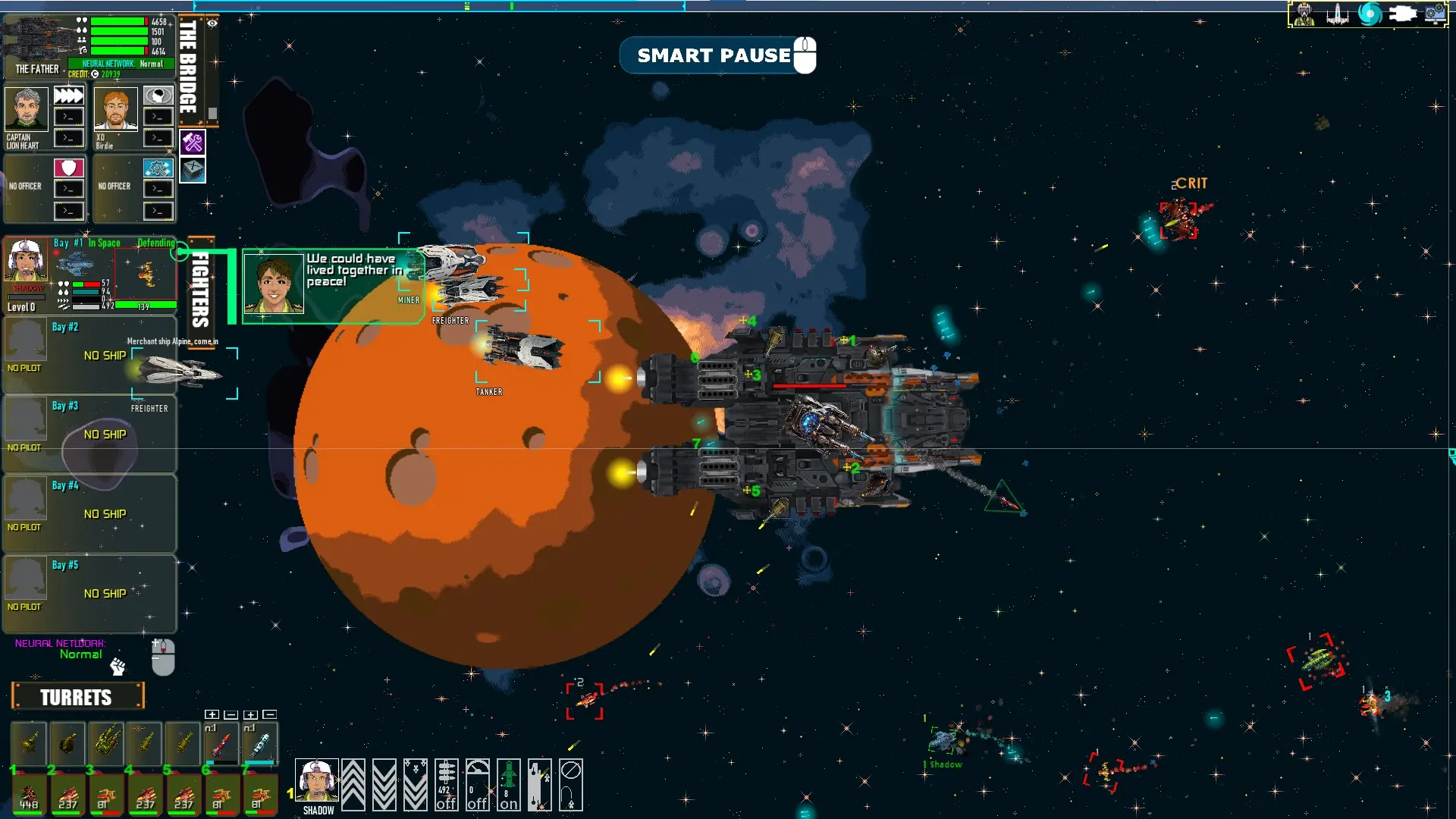Select the Shadow pilot portrait in fighter bar

[x=317, y=780]
